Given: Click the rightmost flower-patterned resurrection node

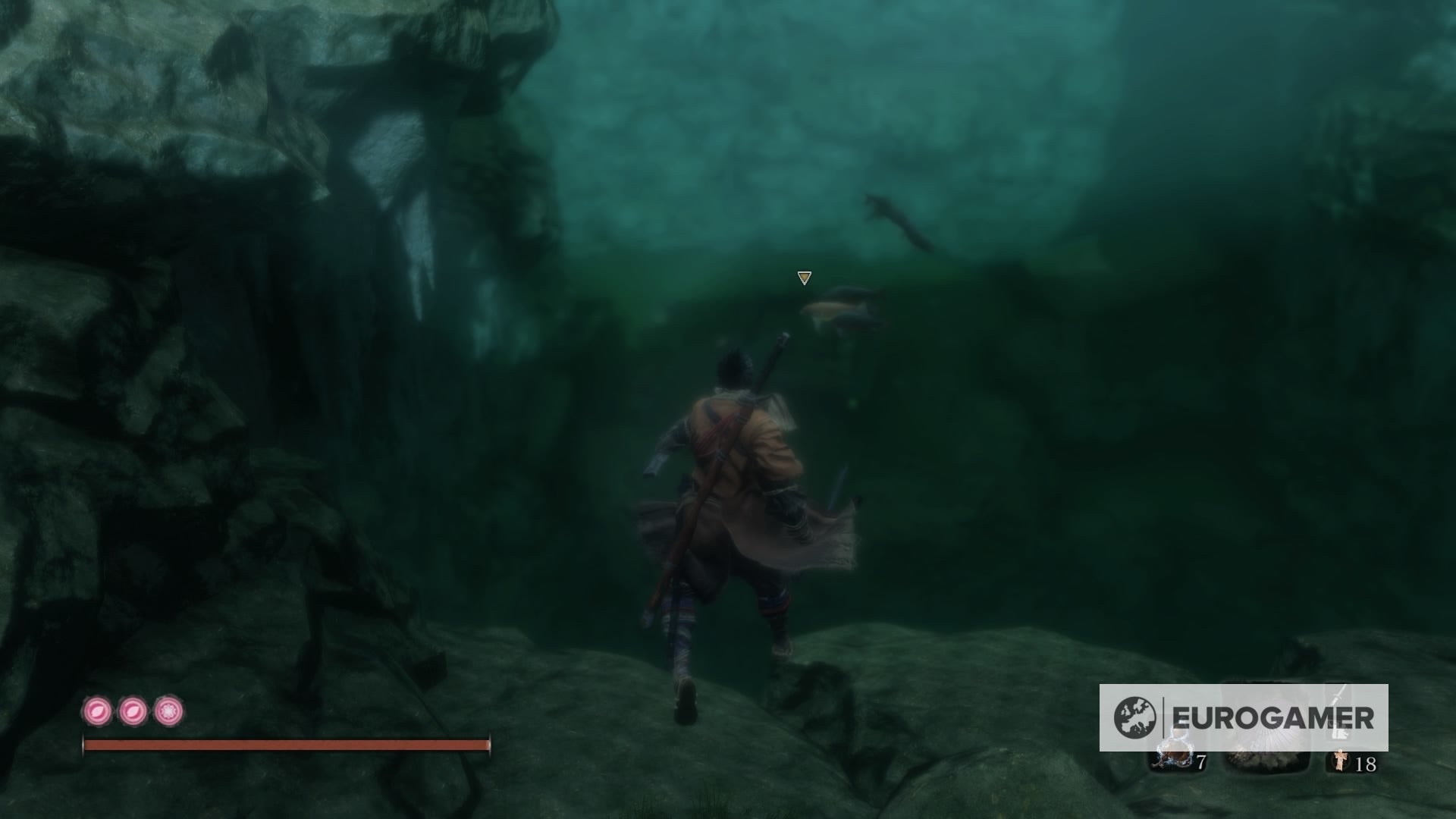Looking at the screenshot, I should 167,711.
